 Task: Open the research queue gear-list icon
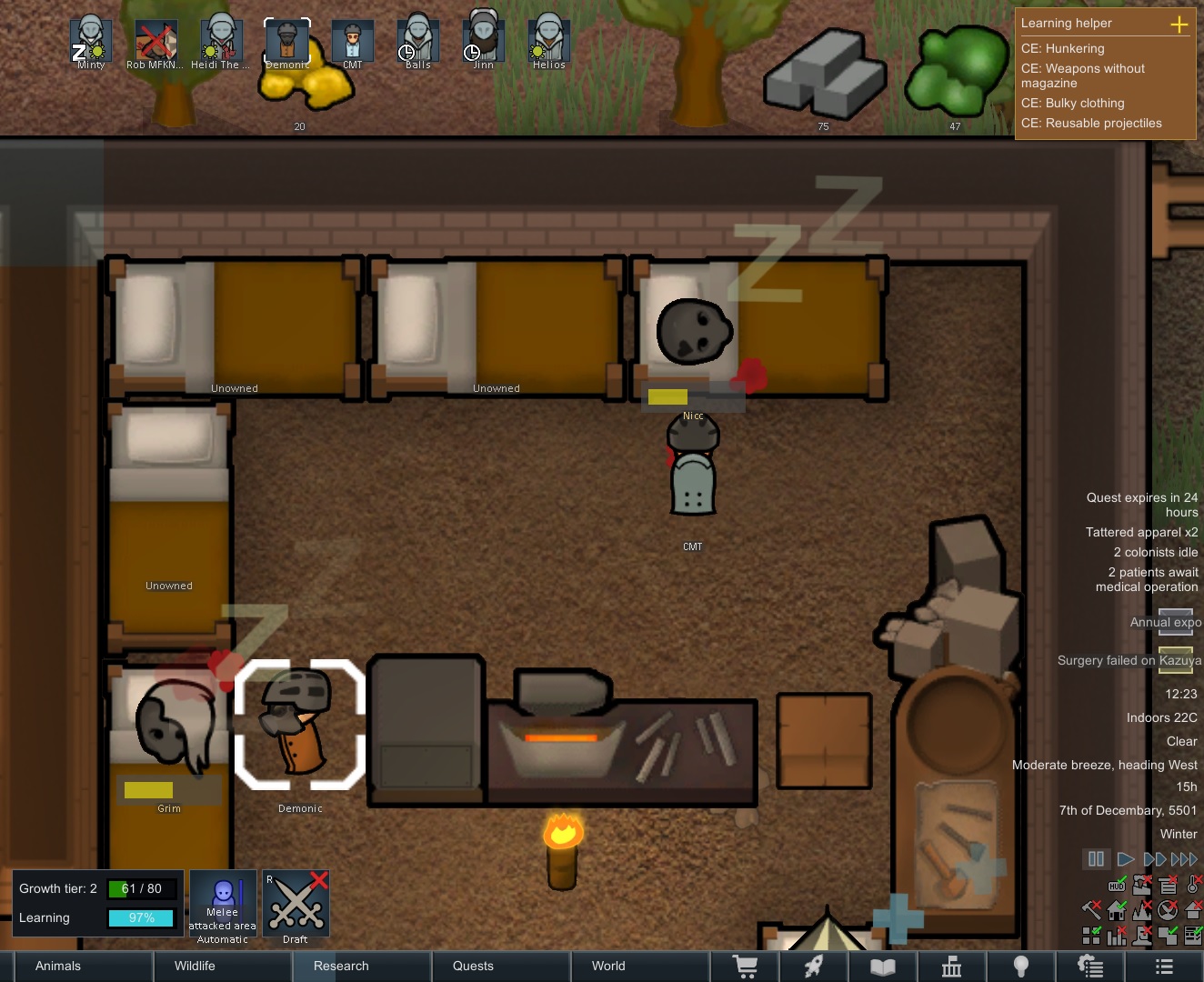pos(1089,966)
